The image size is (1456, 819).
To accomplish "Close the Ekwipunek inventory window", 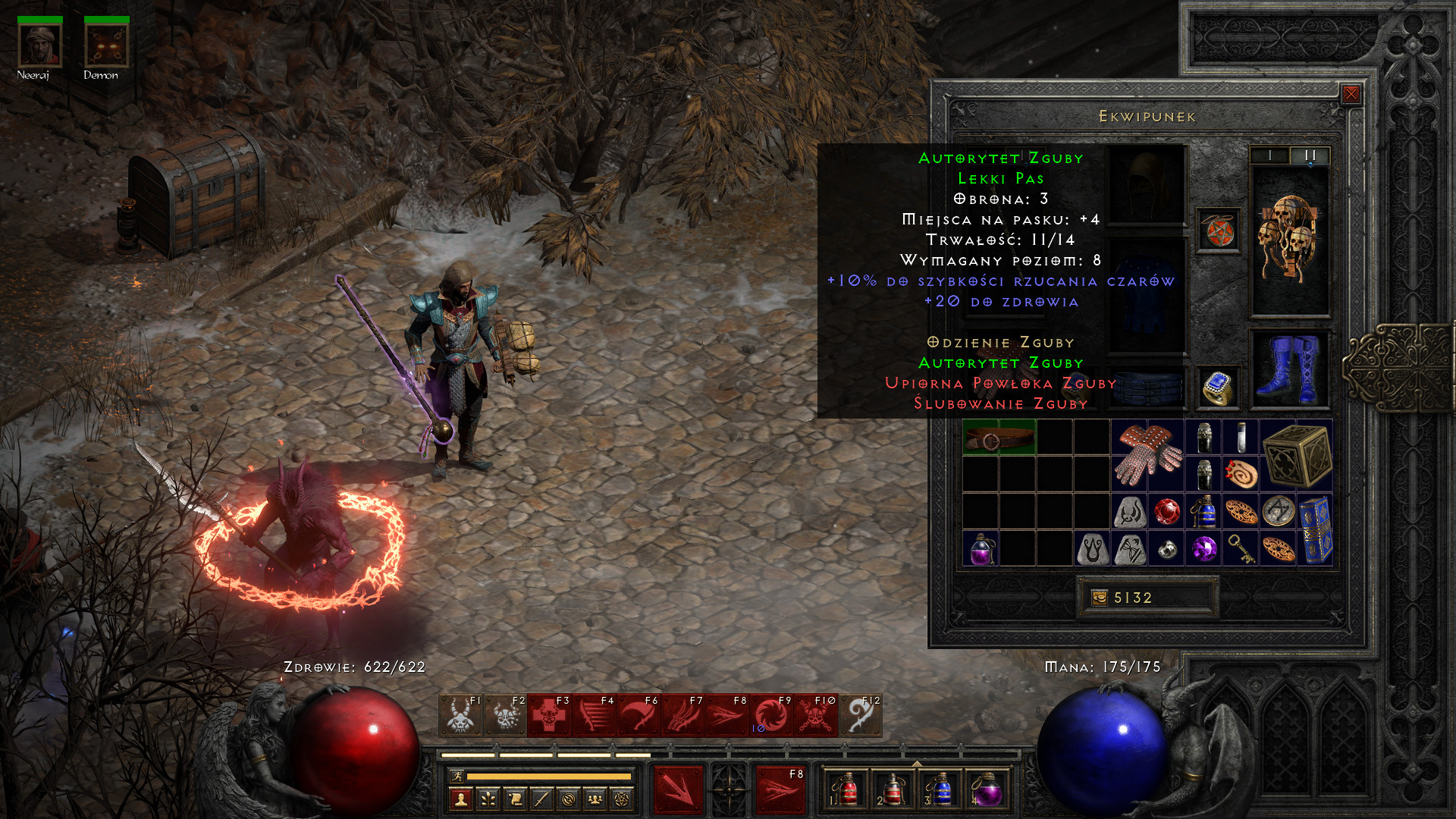I will (1351, 94).
